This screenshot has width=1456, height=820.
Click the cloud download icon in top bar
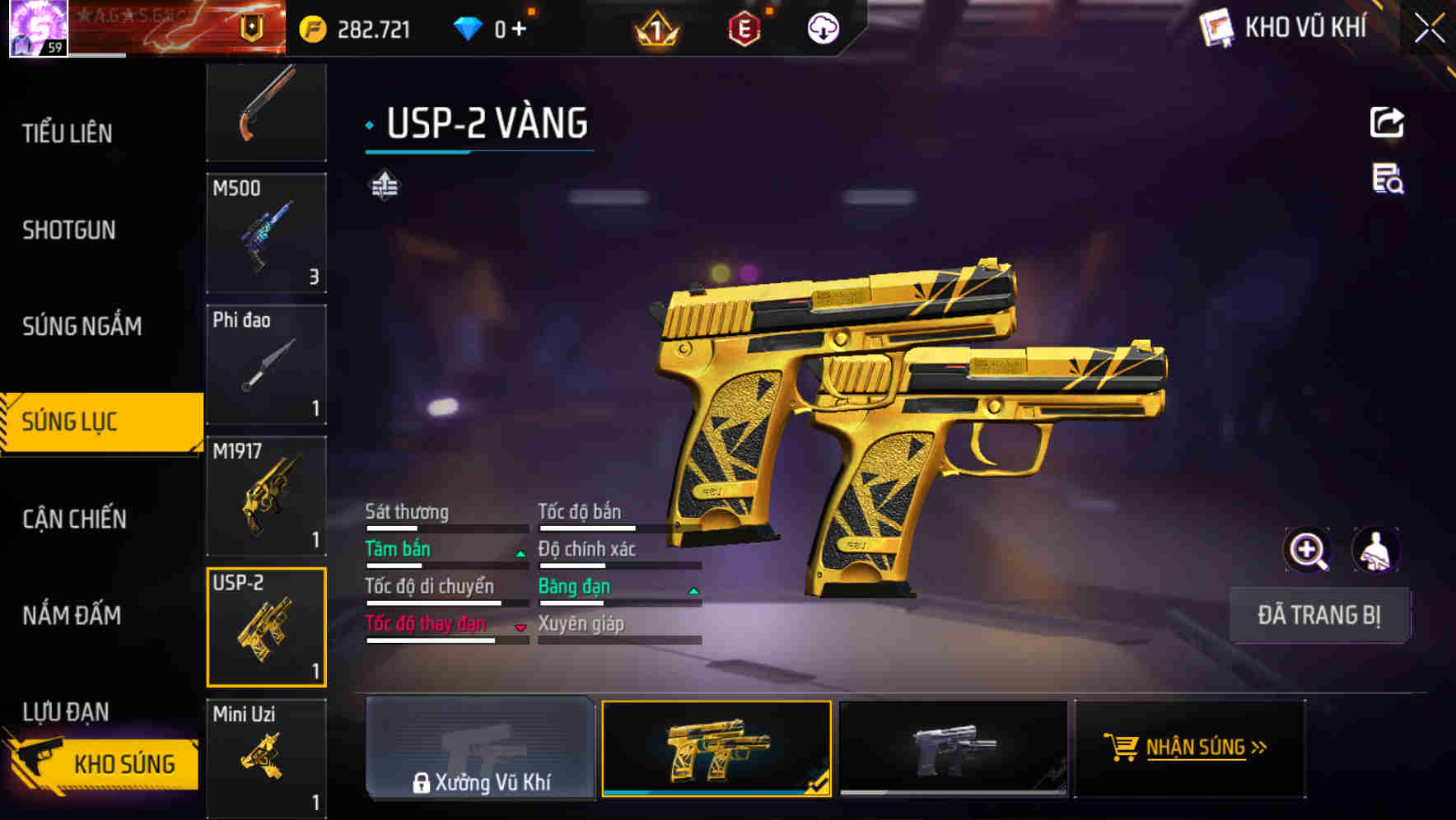coord(823,27)
